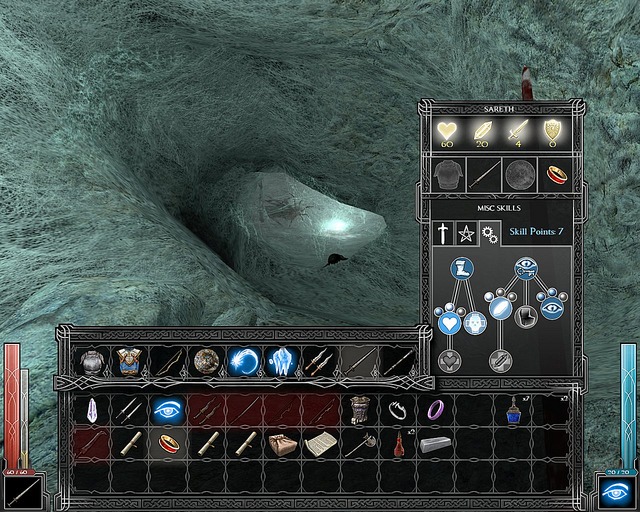Open the star magic skills tab

[x=466, y=234]
